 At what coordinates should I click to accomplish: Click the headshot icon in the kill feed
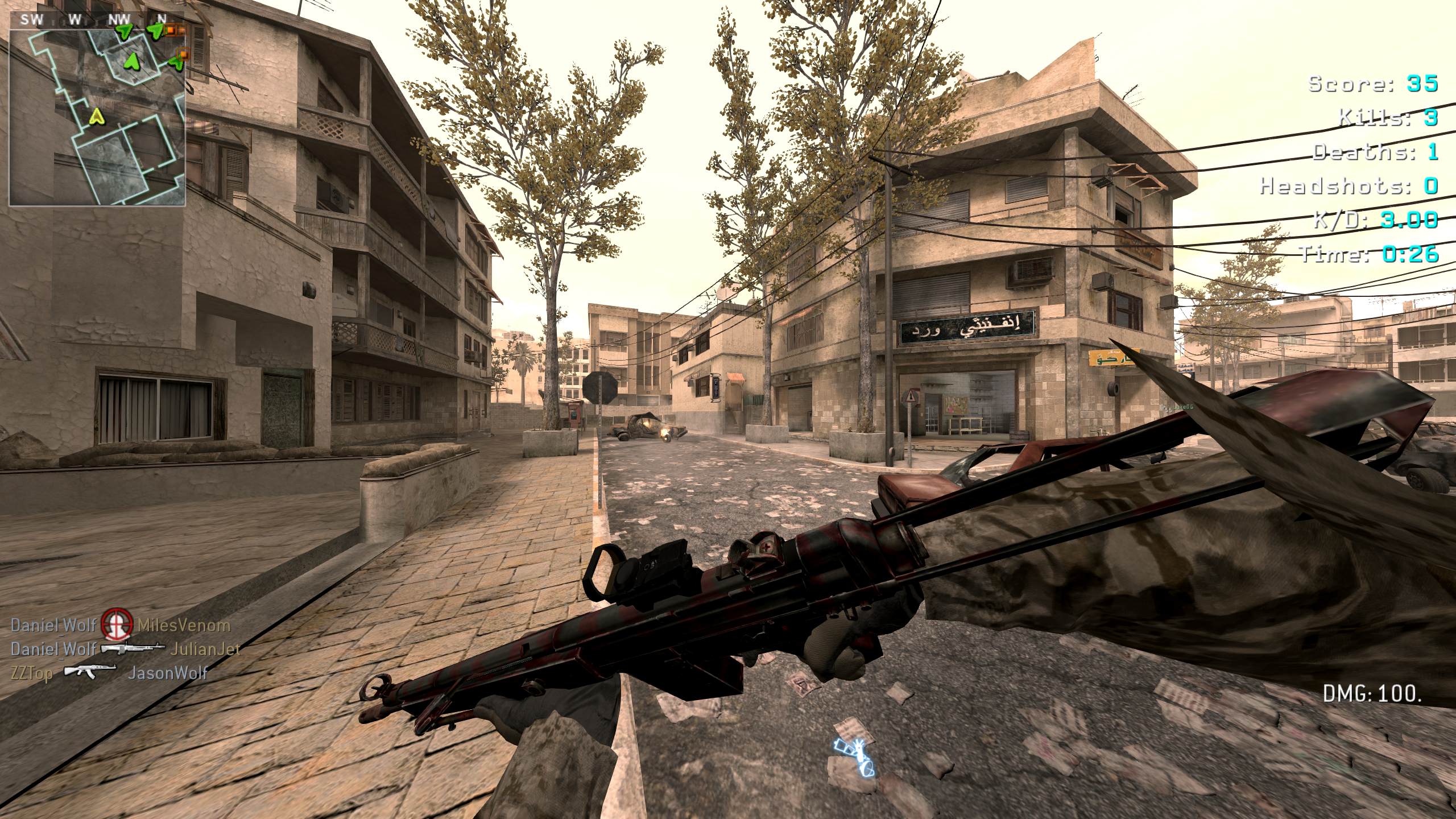(x=117, y=625)
